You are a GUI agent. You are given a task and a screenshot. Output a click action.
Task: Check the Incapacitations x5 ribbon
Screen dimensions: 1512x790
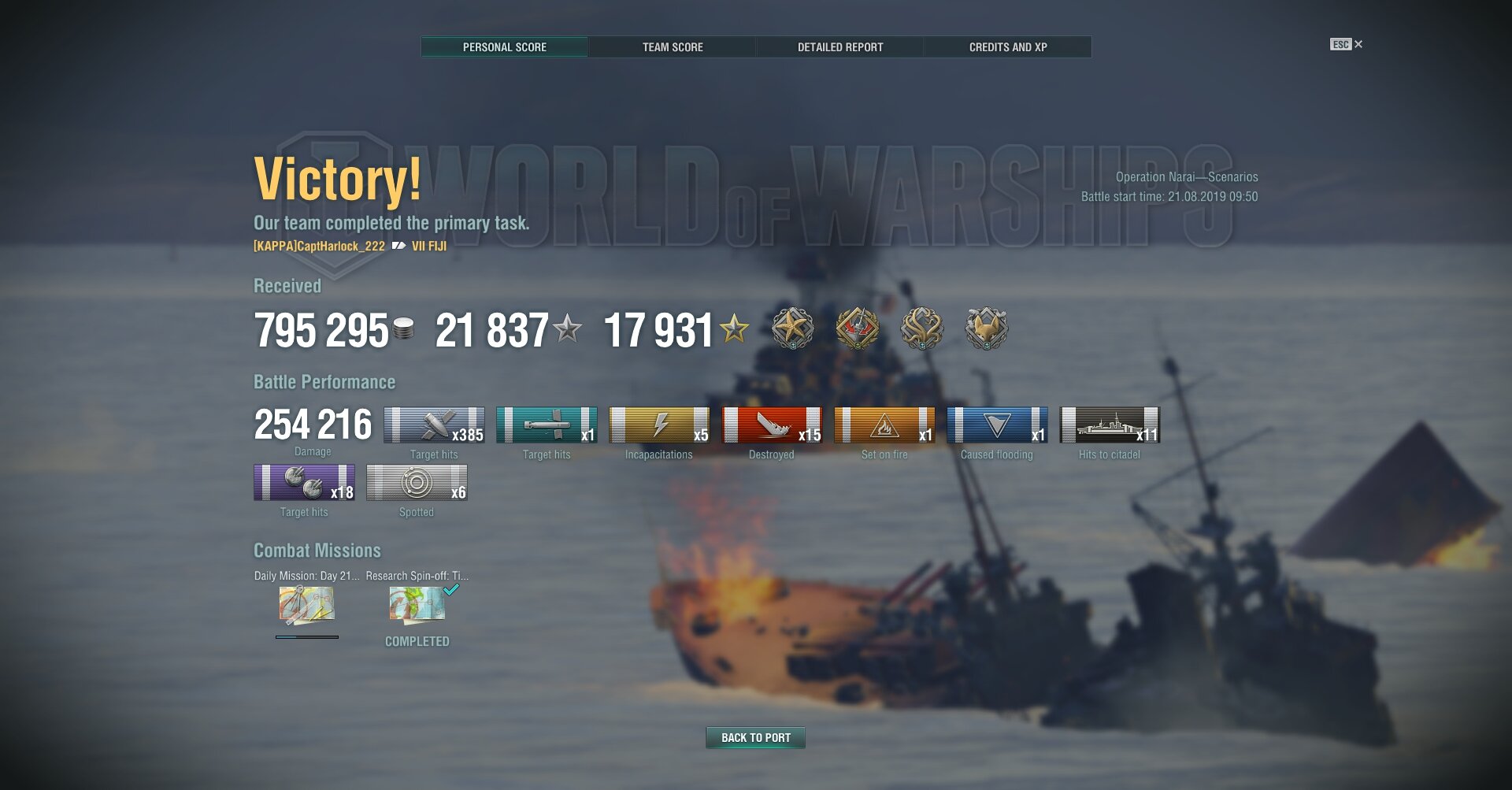pyautogui.click(x=659, y=425)
